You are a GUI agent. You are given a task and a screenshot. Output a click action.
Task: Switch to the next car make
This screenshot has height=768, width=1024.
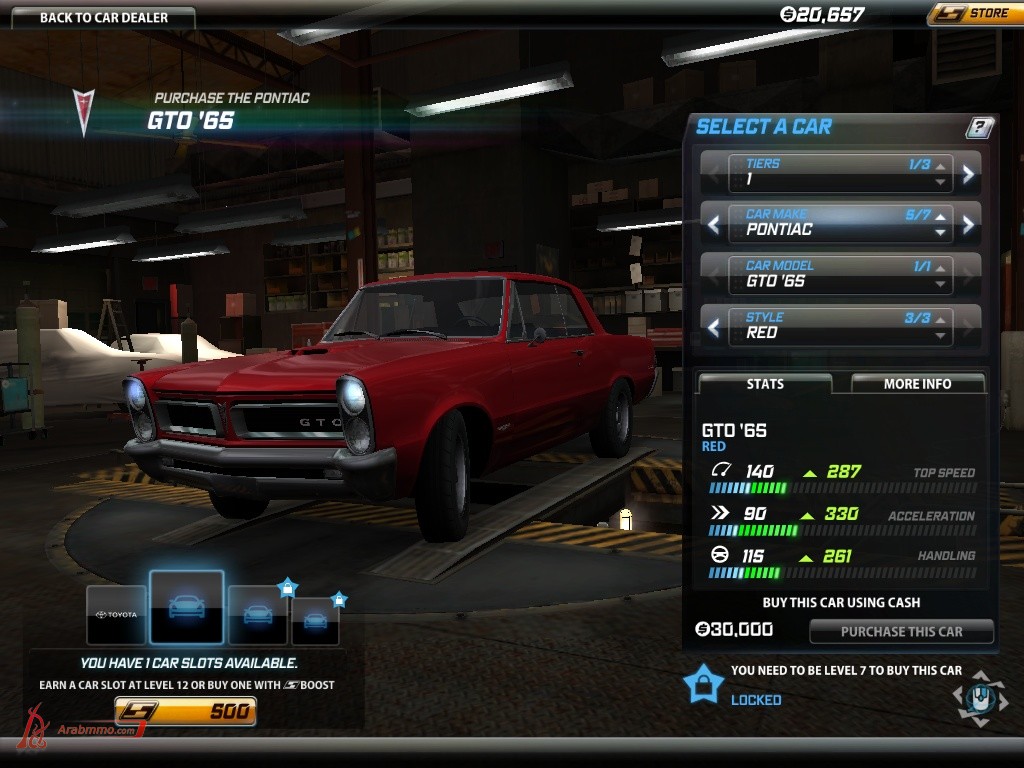[x=968, y=224]
